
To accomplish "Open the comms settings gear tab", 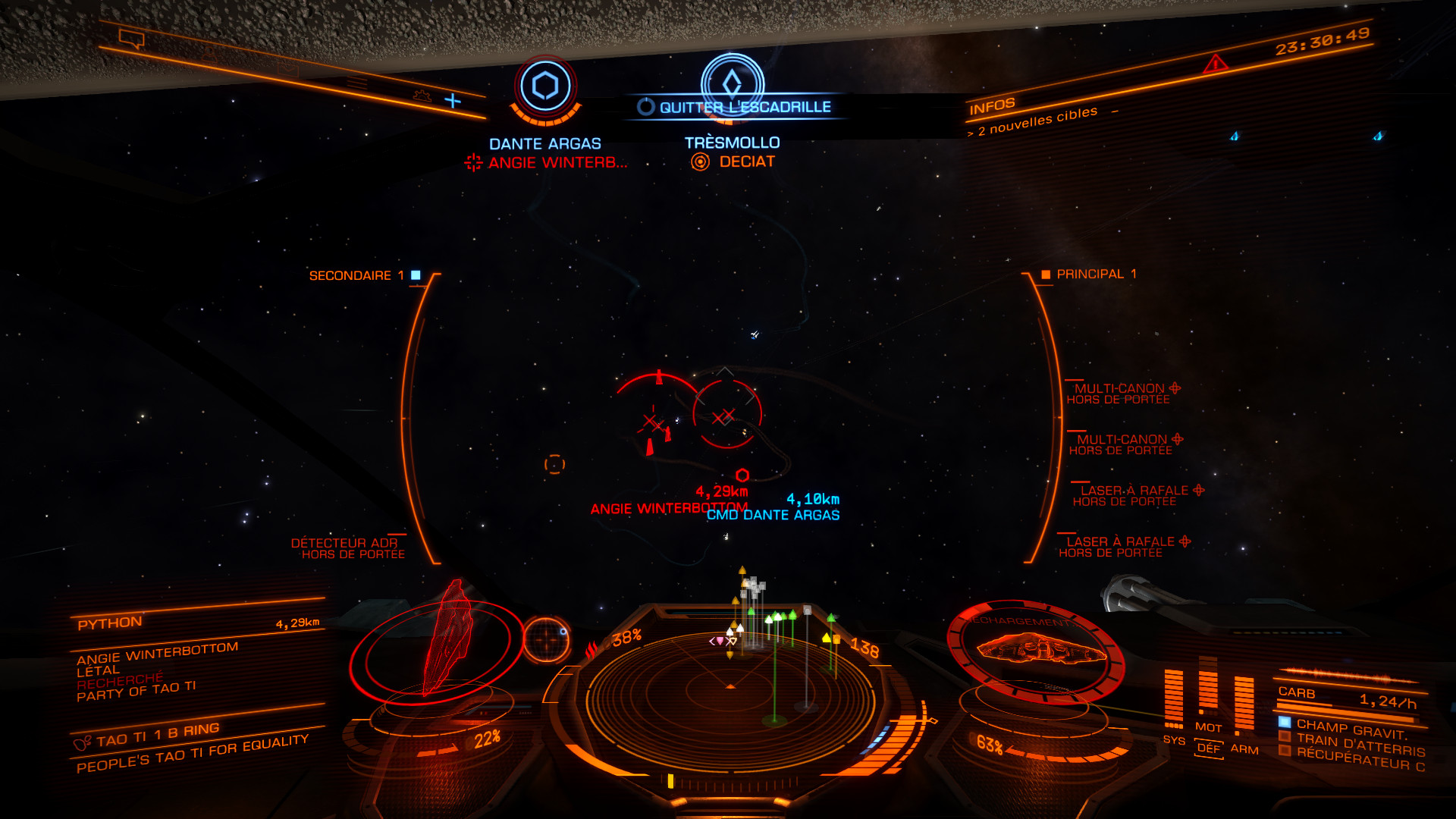I will (x=422, y=96).
